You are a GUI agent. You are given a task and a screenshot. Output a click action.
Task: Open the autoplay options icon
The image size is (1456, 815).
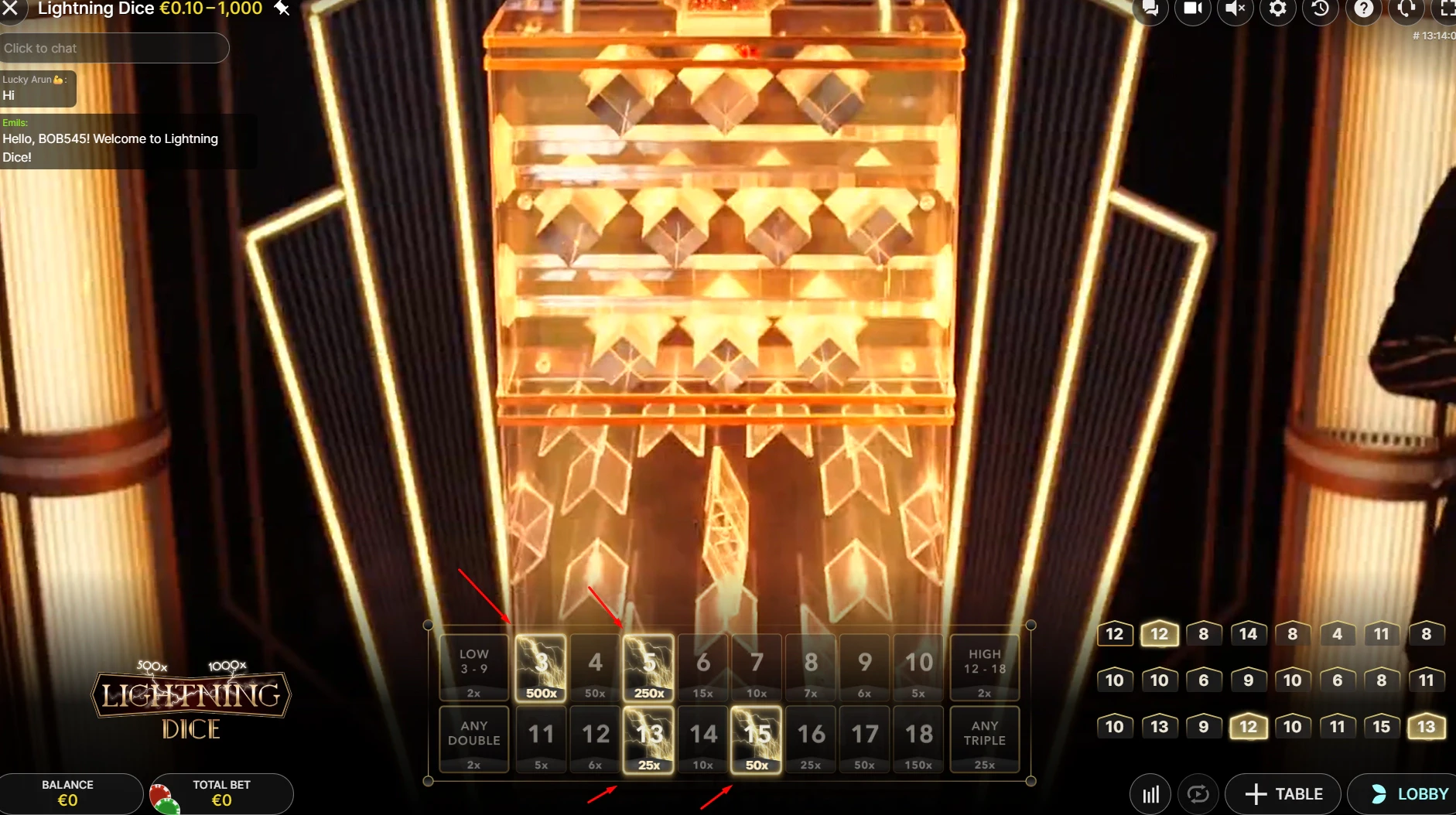(1198, 793)
